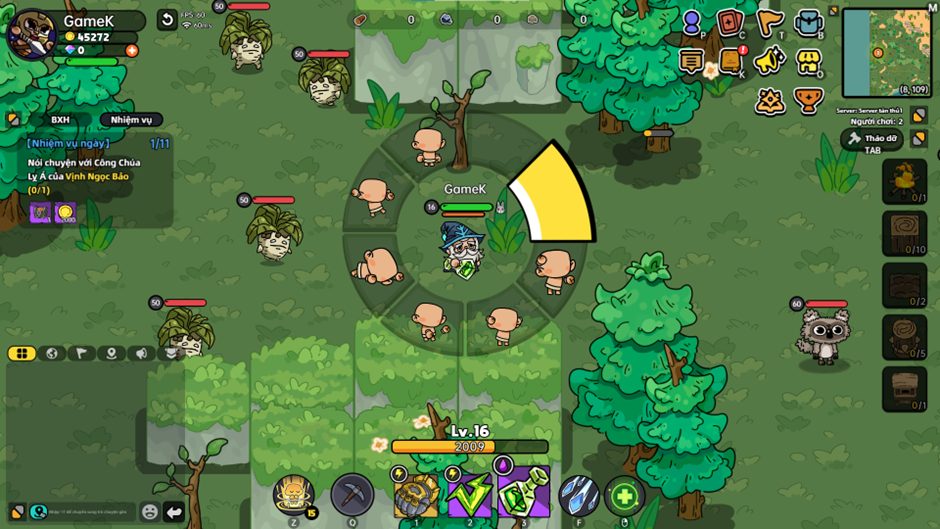Select the pickaxe tool button
Image resolution: width=940 pixels, height=529 pixels.
tap(352, 494)
